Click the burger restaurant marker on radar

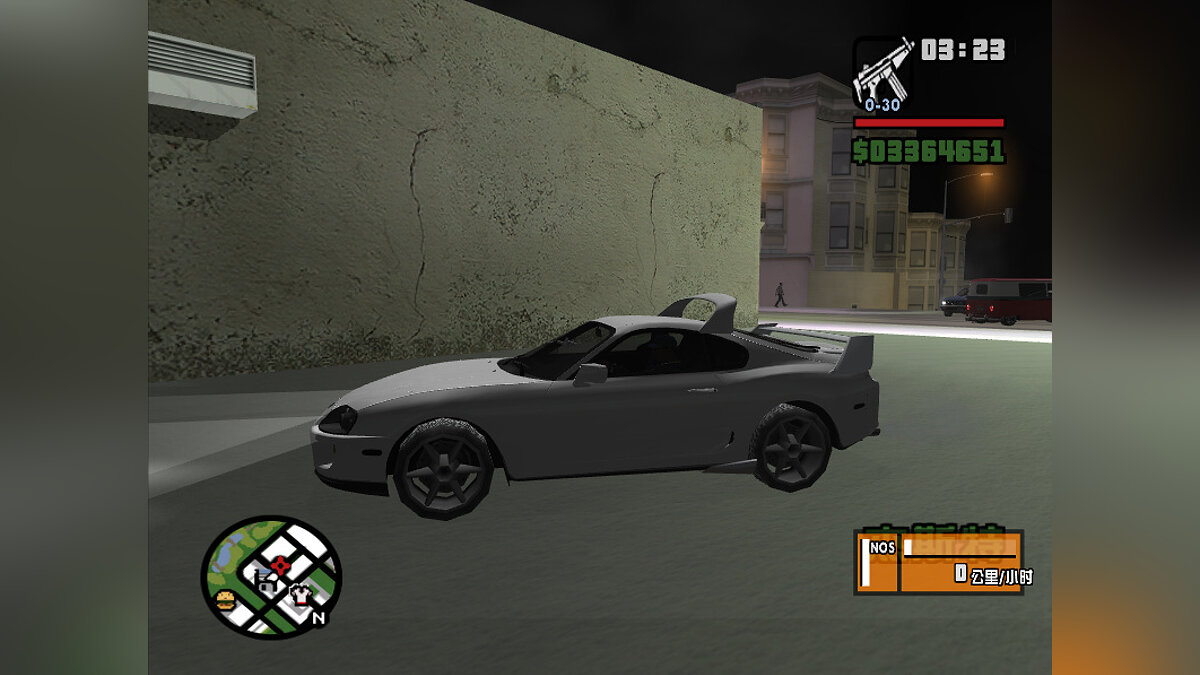225,600
